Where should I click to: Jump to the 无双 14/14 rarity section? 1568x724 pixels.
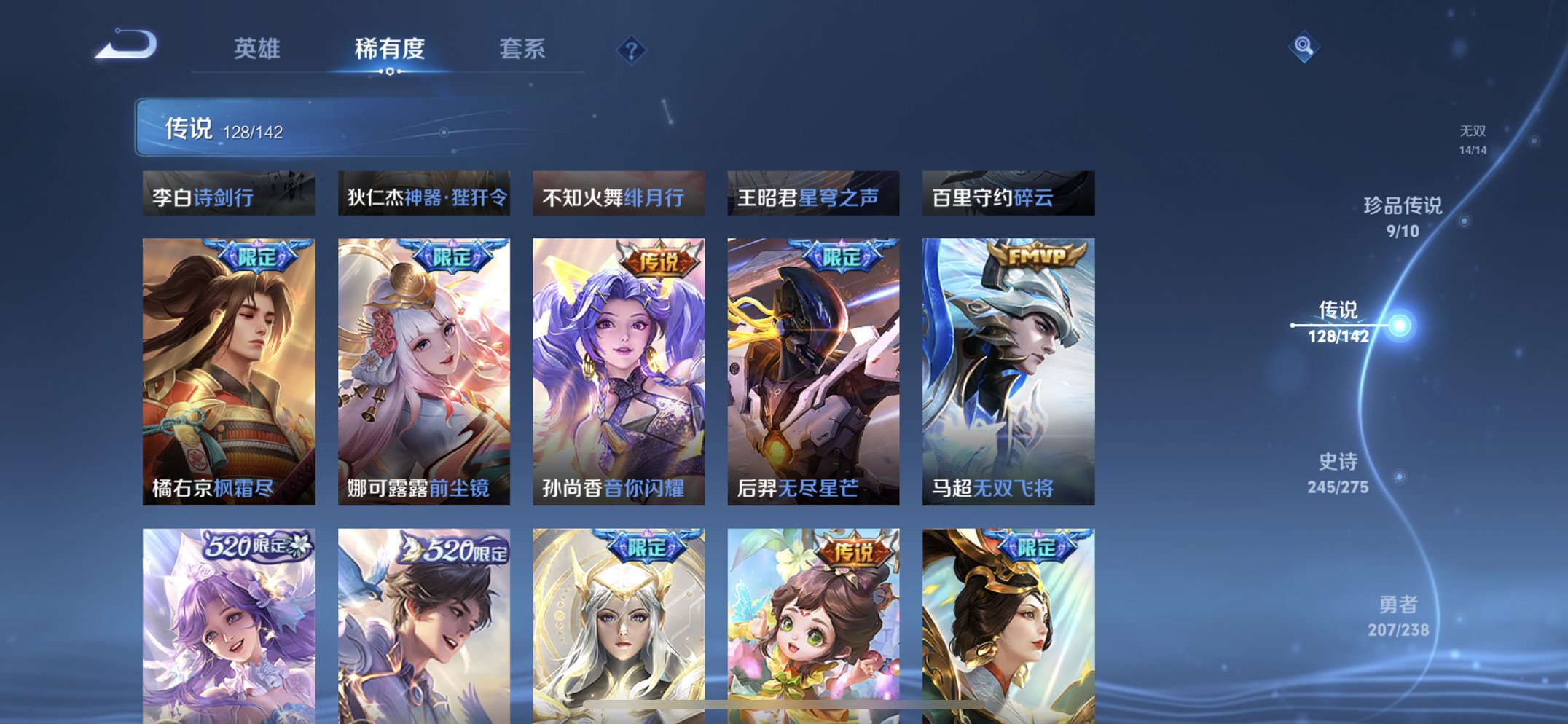coord(1471,139)
